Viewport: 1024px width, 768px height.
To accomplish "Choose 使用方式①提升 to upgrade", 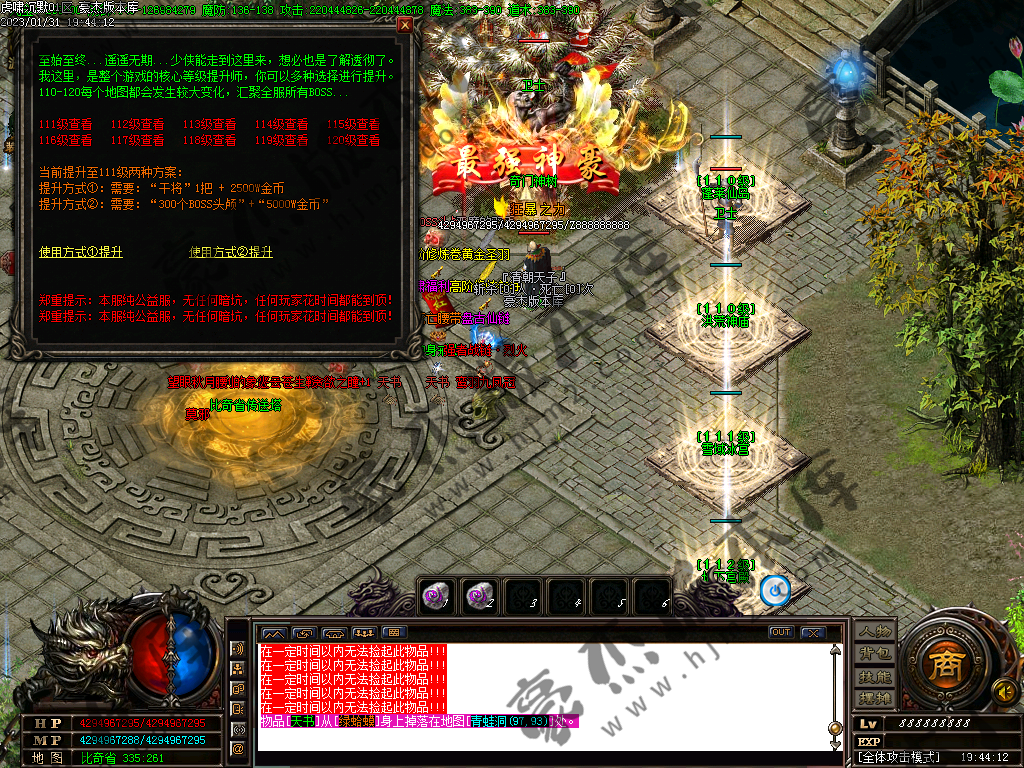I will pyautogui.click(x=81, y=253).
